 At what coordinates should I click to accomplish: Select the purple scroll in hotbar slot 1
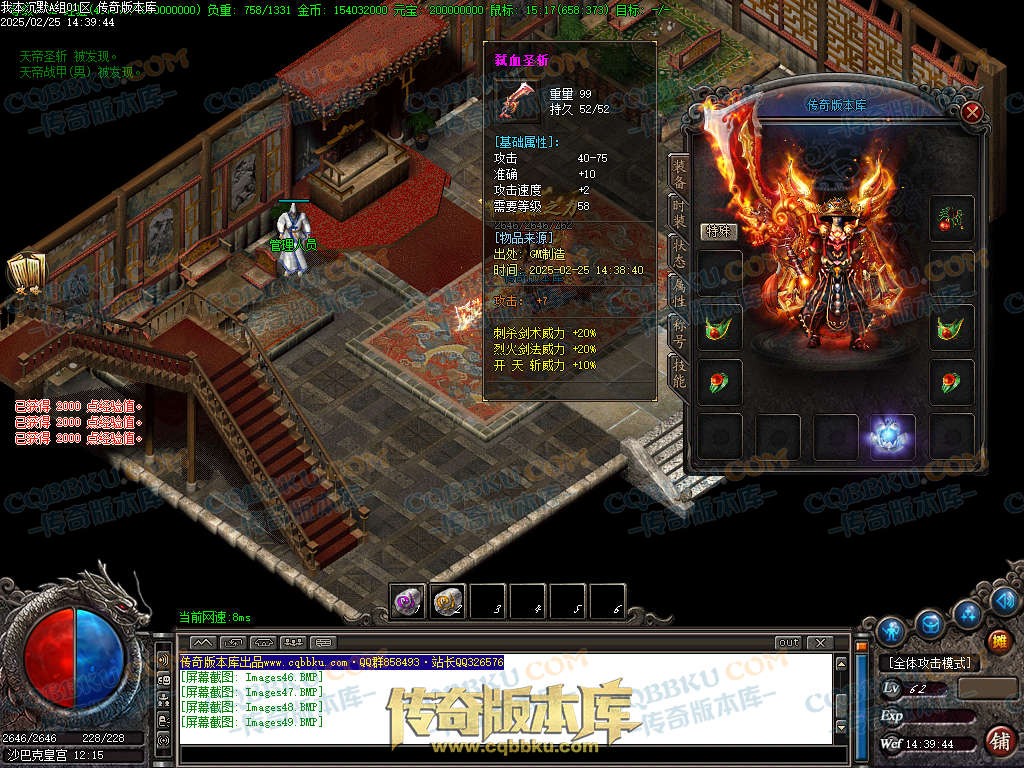(x=408, y=601)
